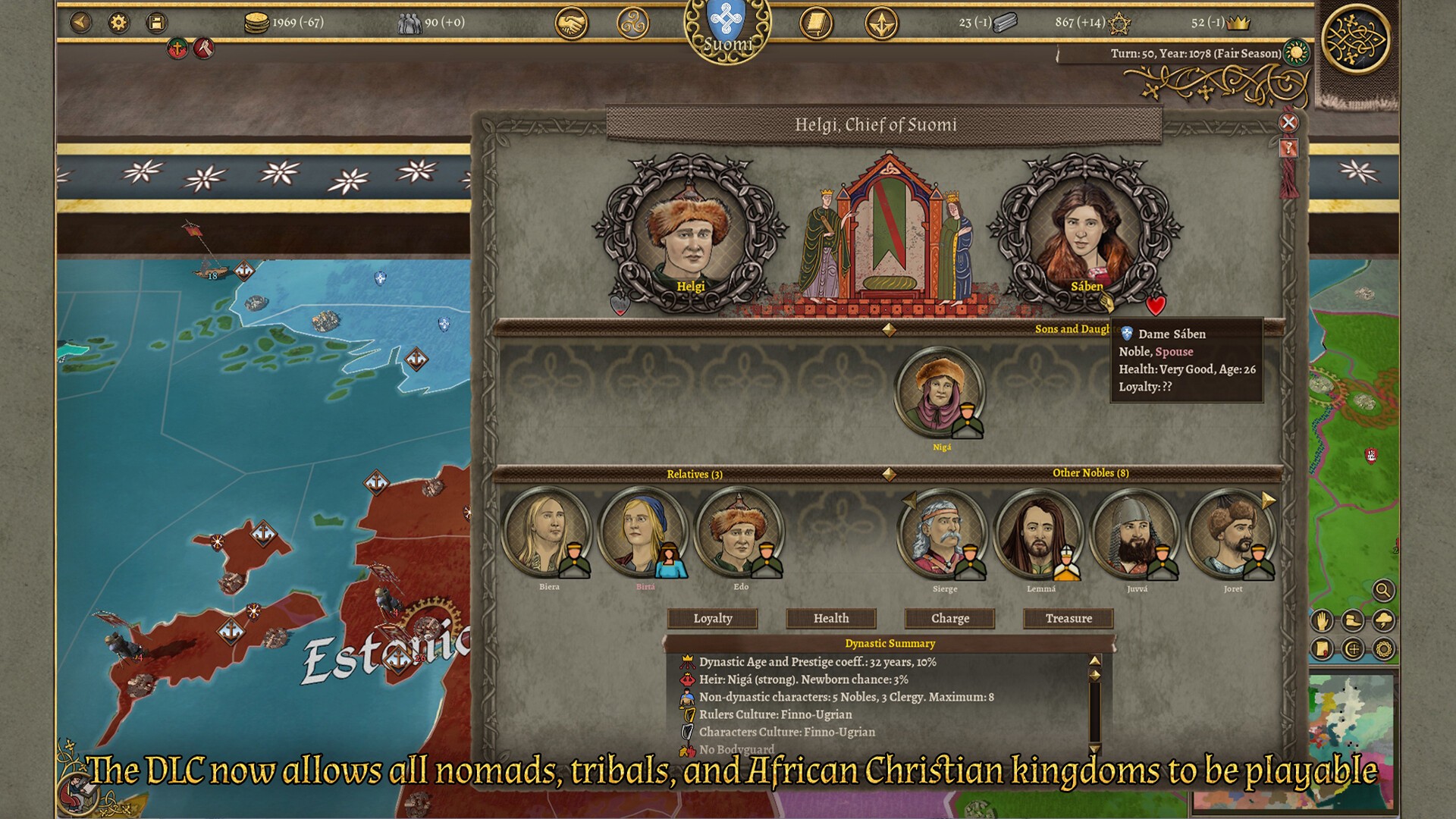
Task: Select the Charge button
Action: tap(950, 618)
